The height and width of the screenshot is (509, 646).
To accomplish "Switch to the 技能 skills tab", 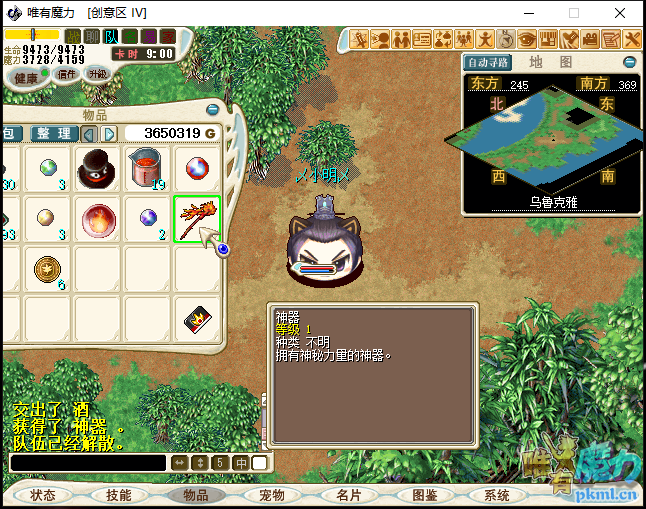I will pyautogui.click(x=119, y=495).
